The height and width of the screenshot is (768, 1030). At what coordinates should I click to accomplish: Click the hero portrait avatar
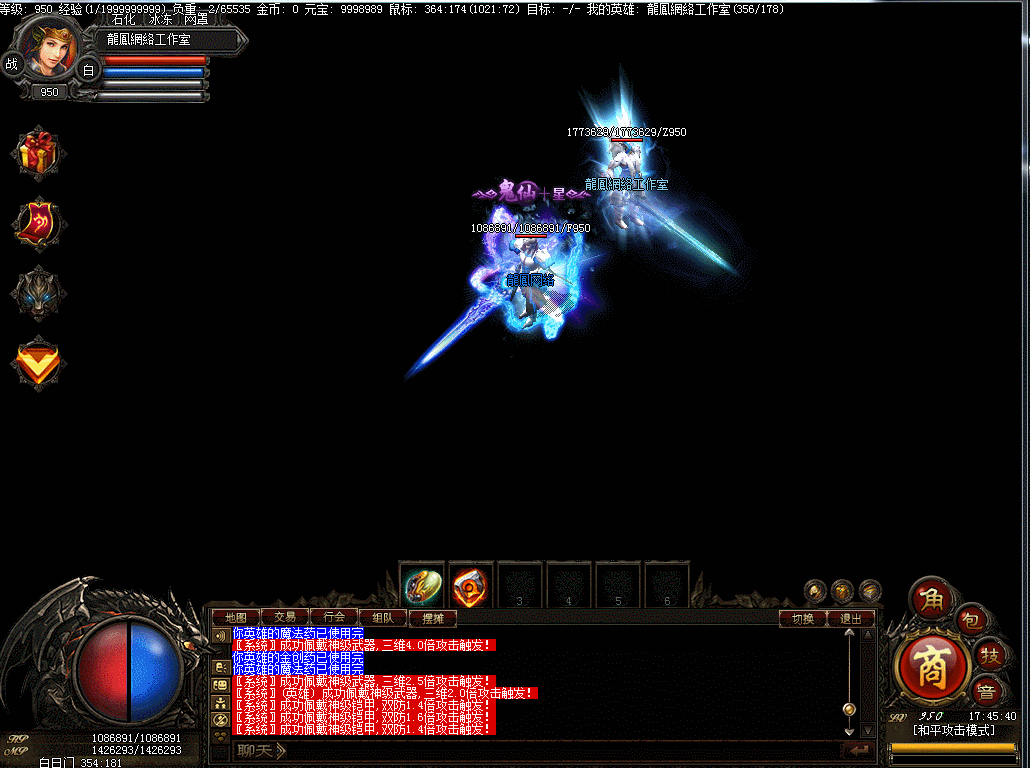[x=48, y=50]
